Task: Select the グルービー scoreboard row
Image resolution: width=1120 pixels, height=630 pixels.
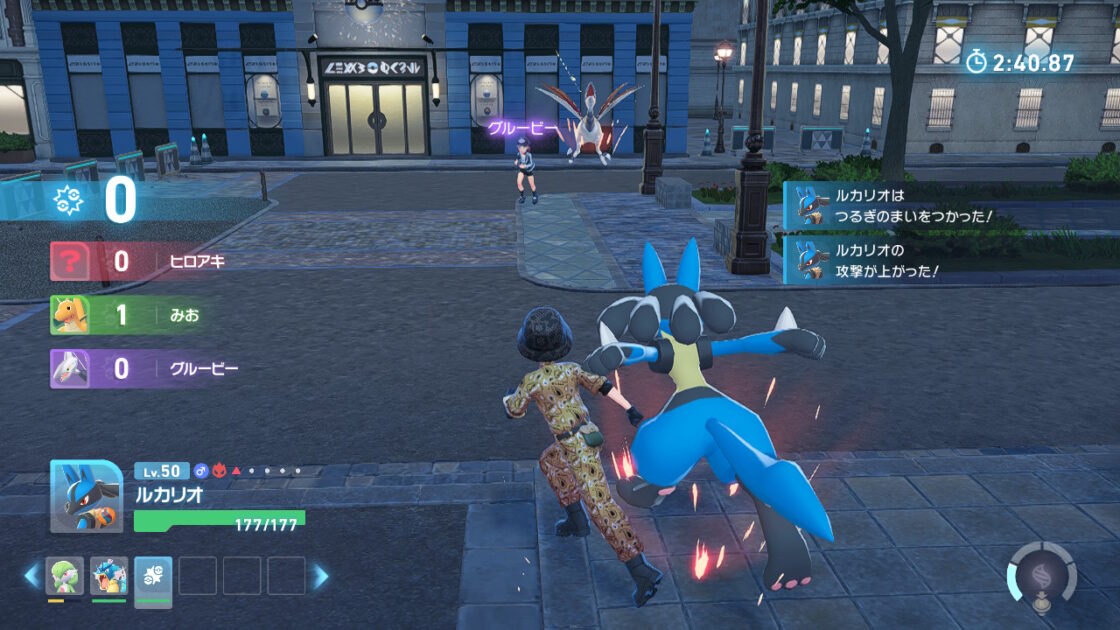Action: point(150,369)
